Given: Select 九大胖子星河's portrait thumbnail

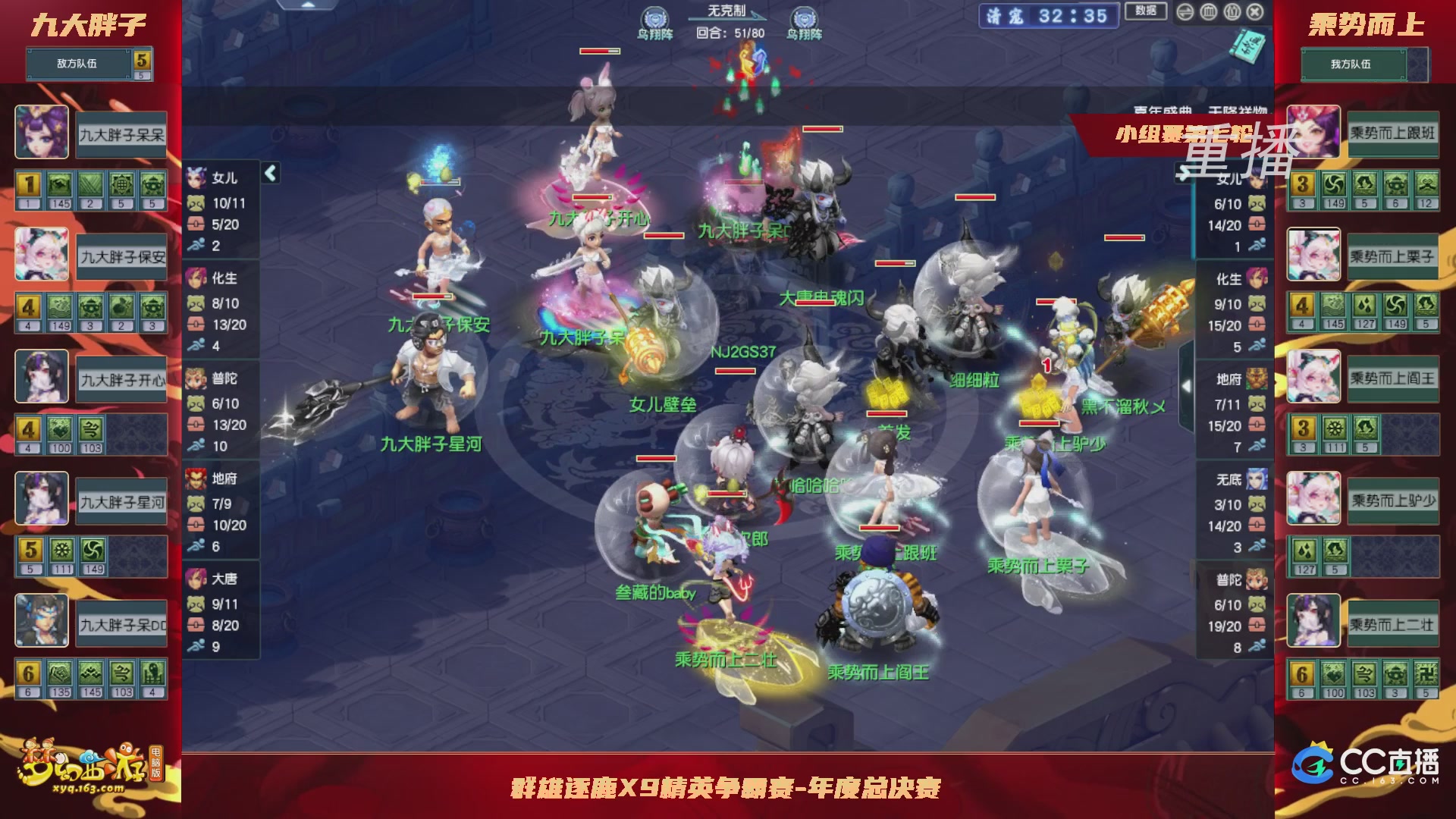Looking at the screenshot, I should (x=42, y=498).
